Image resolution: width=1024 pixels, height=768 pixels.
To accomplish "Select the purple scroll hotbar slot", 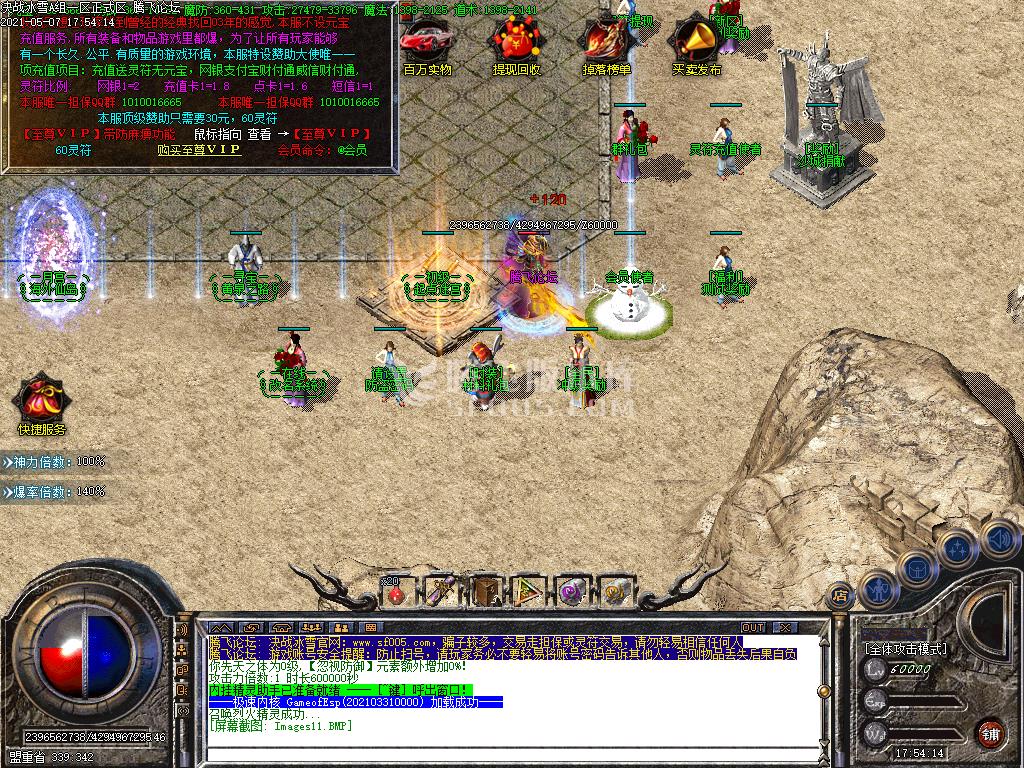I will (440, 593).
